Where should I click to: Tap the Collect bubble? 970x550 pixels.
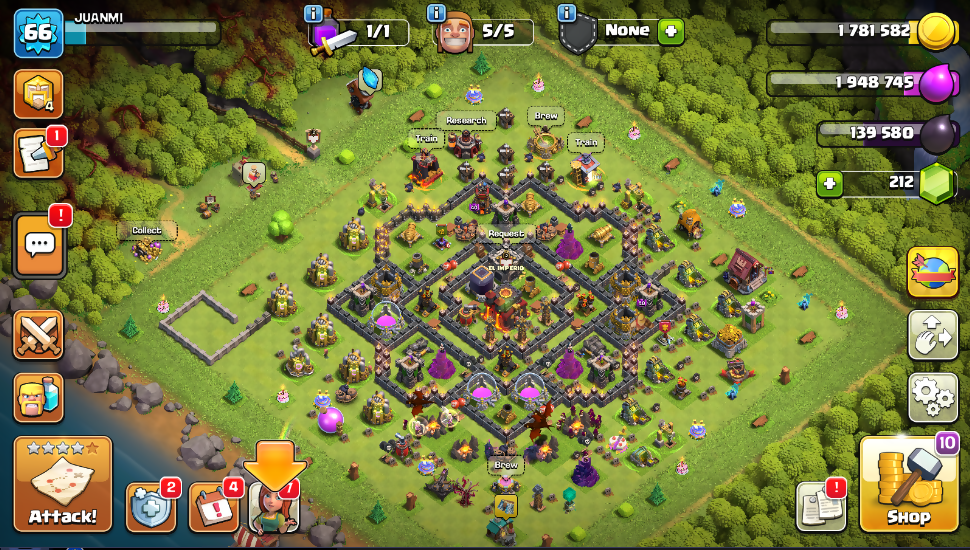tap(146, 231)
